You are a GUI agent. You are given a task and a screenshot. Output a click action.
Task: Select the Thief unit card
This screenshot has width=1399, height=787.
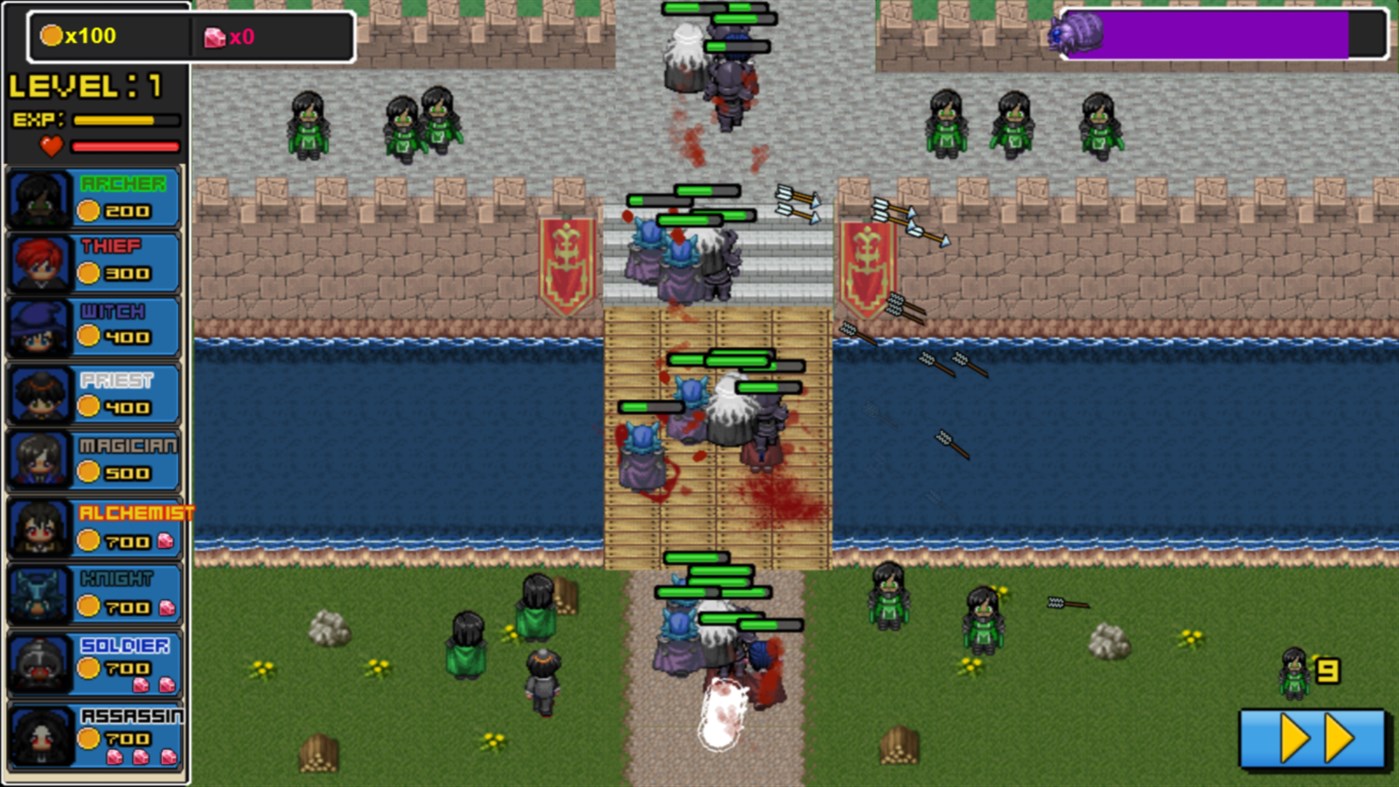point(93,262)
